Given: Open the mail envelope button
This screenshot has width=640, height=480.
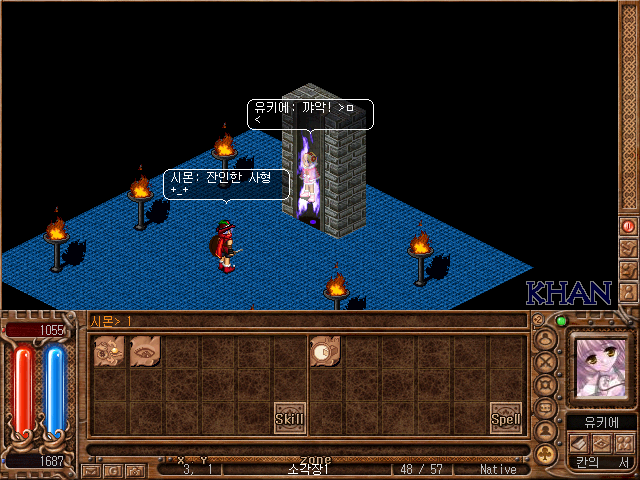Looking at the screenshot, I should pyautogui.click(x=91, y=469).
